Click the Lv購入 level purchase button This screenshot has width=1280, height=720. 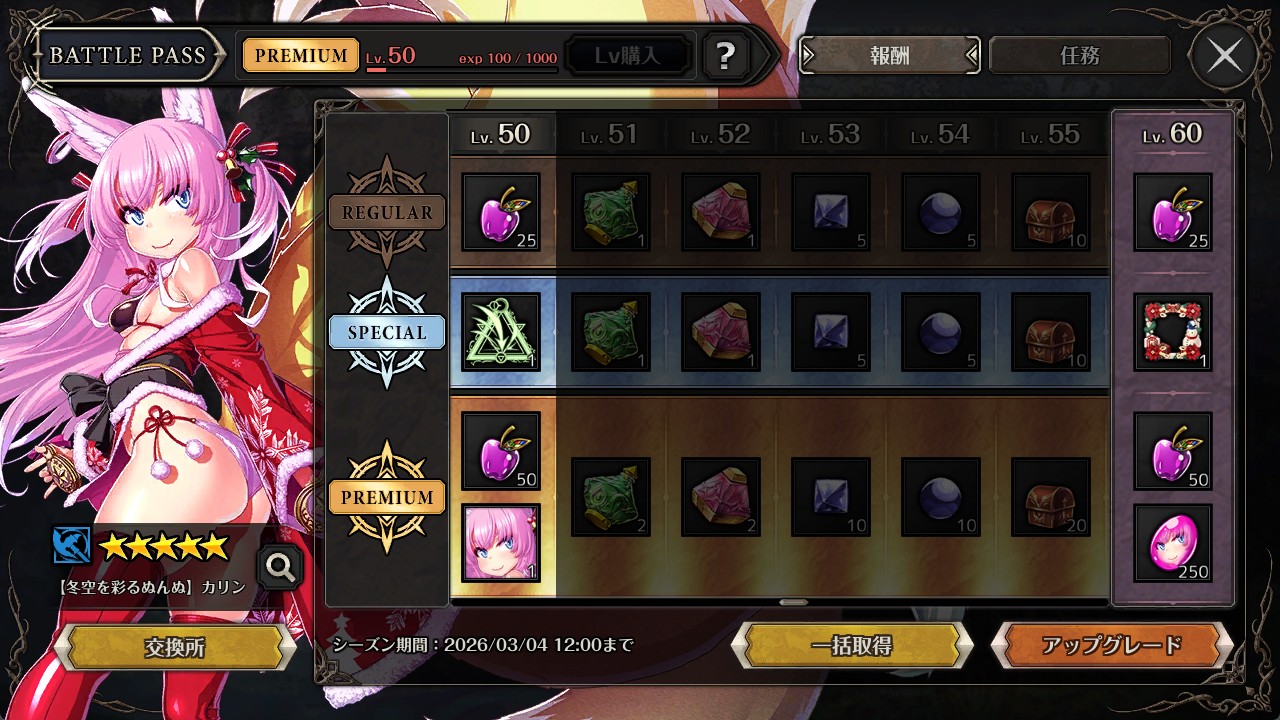point(628,56)
